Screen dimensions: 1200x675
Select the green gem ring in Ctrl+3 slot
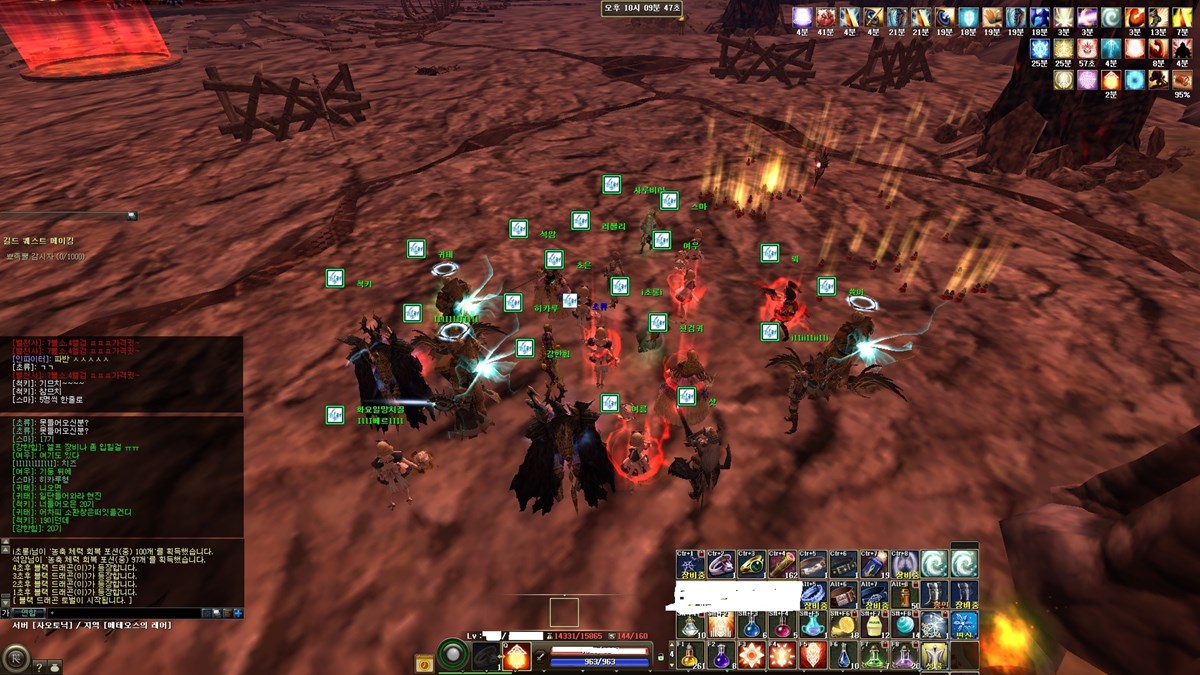[x=749, y=564]
